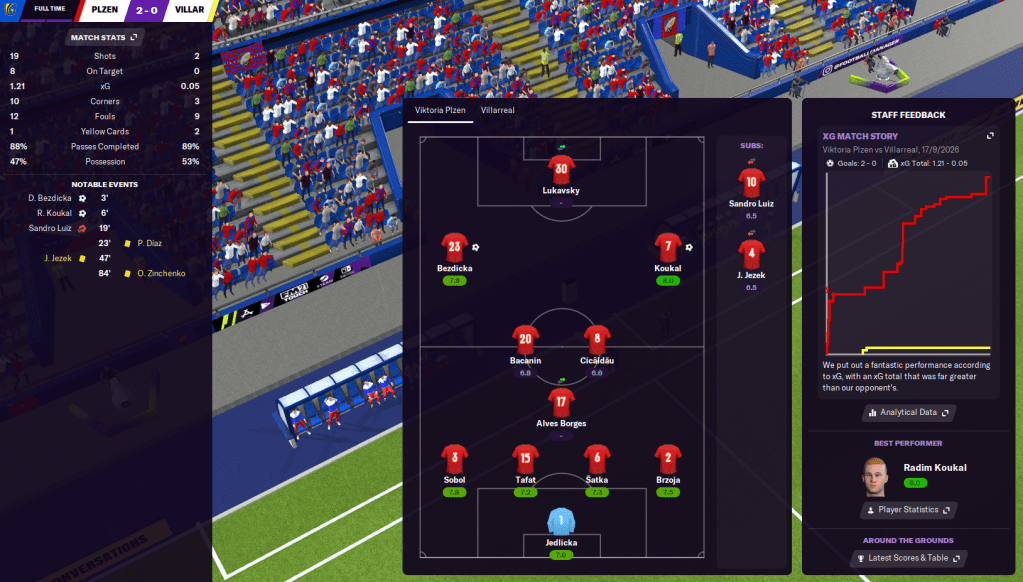Image resolution: width=1023 pixels, height=582 pixels.
Task: Open the Match Stats panel
Action: pos(103,38)
